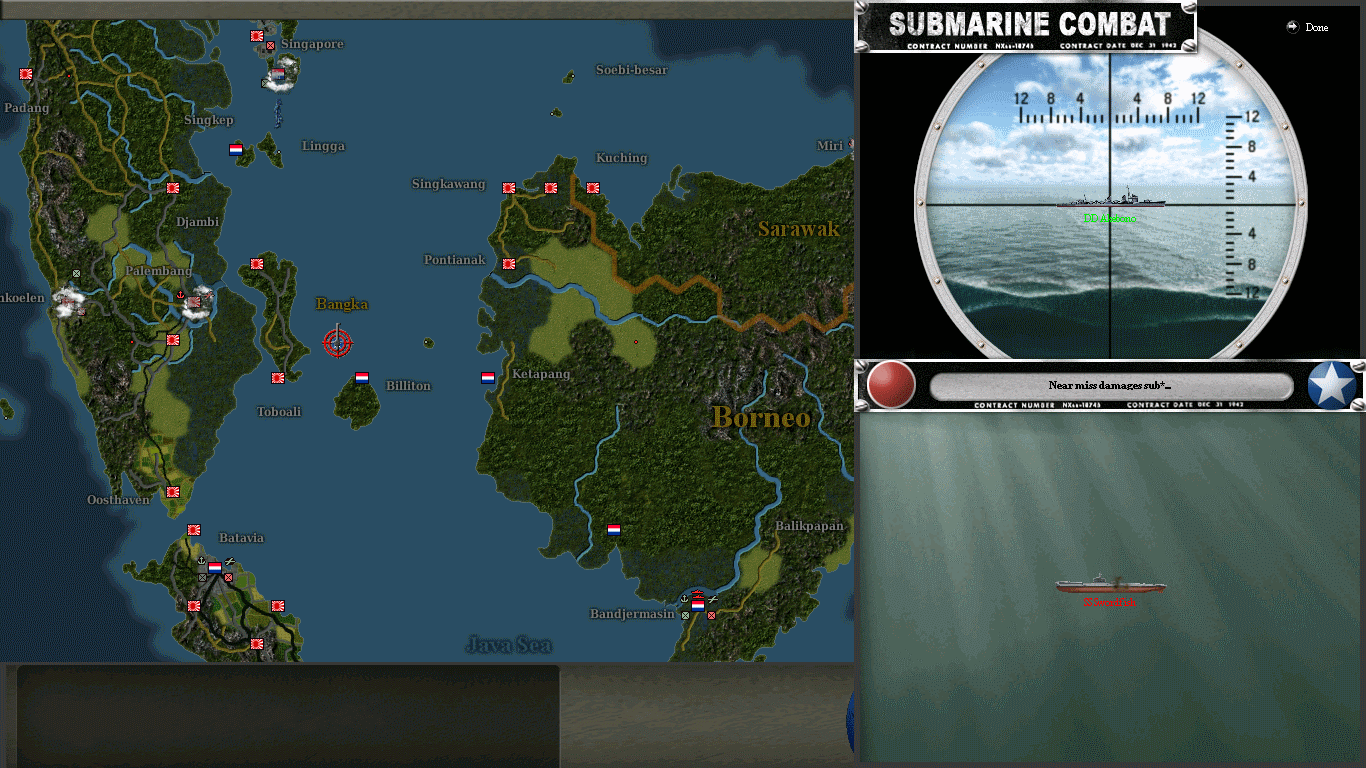
Task: Click the compass rose target marker near Bangka
Action: point(339,341)
